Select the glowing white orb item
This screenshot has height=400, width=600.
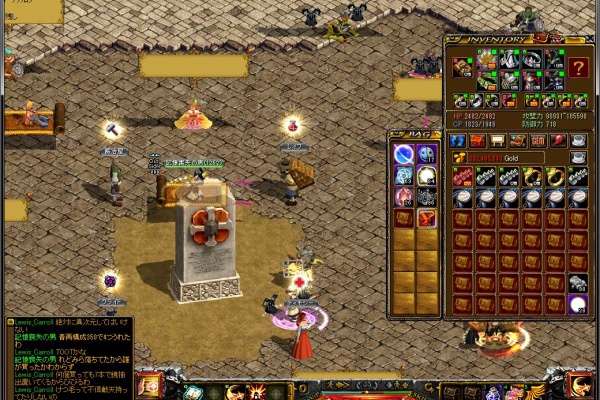(x=578, y=304)
